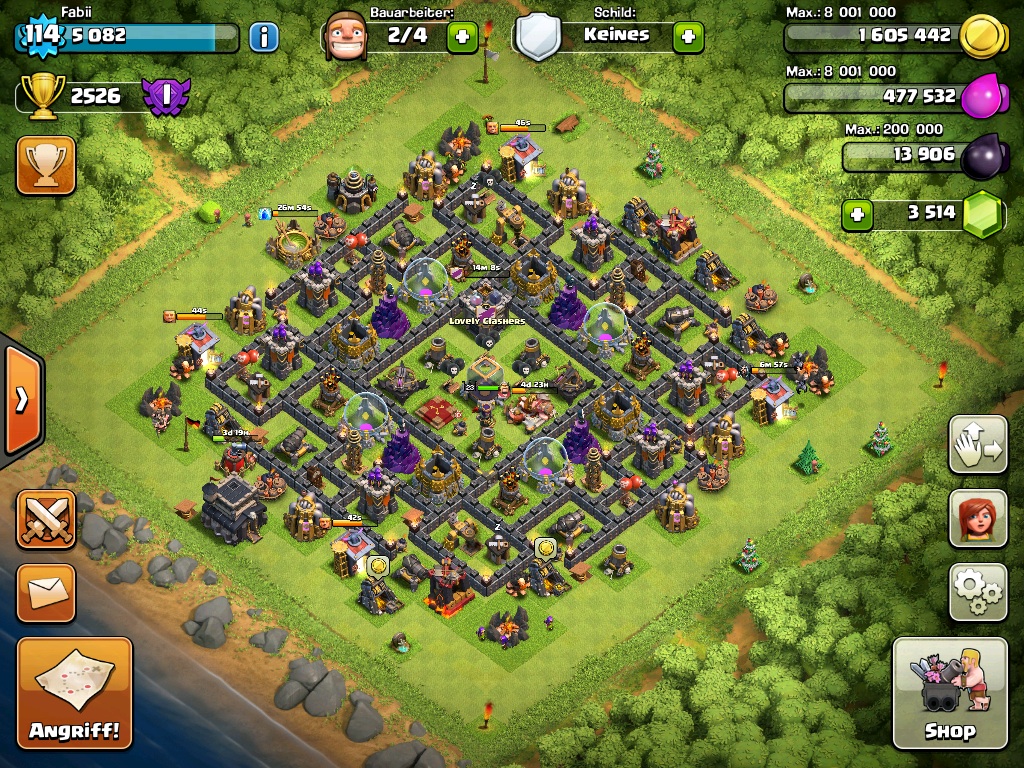The height and width of the screenshot is (768, 1024).
Task: Click the gold coin resource icon
Action: click(x=982, y=38)
